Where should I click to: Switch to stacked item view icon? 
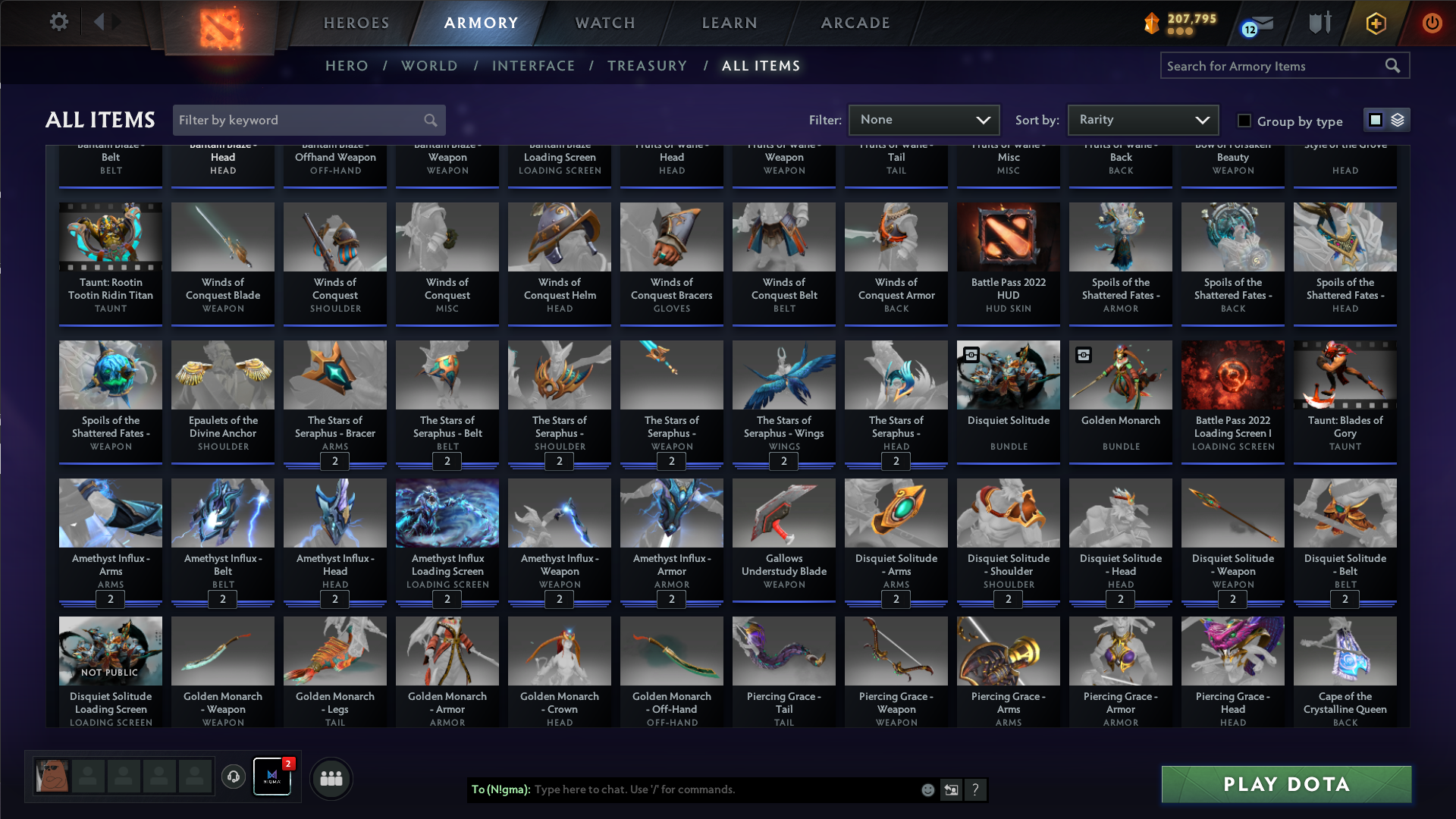tap(1398, 120)
